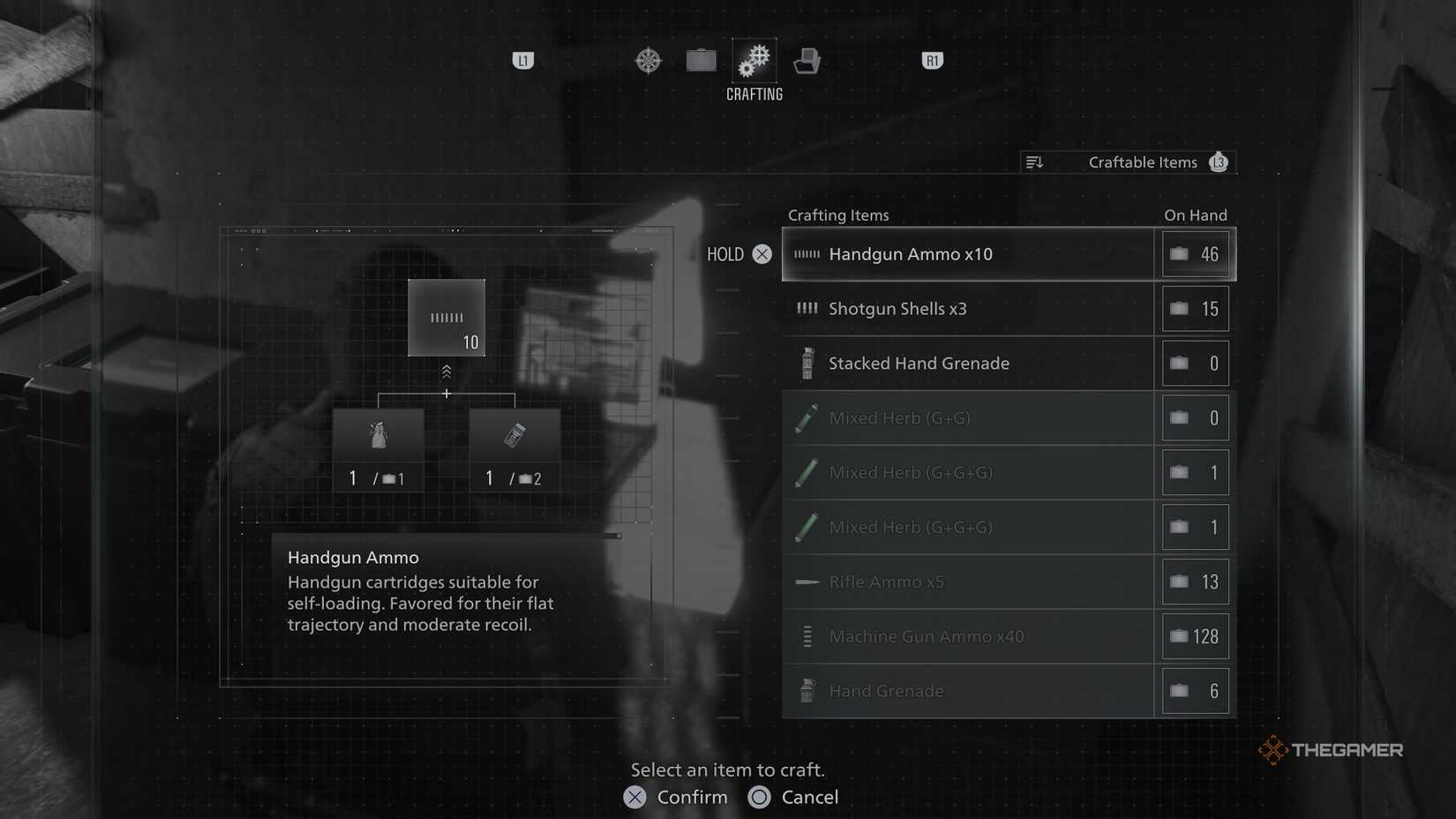
Task: Expand the recipe ingredients chevron arrows
Action: tap(447, 371)
